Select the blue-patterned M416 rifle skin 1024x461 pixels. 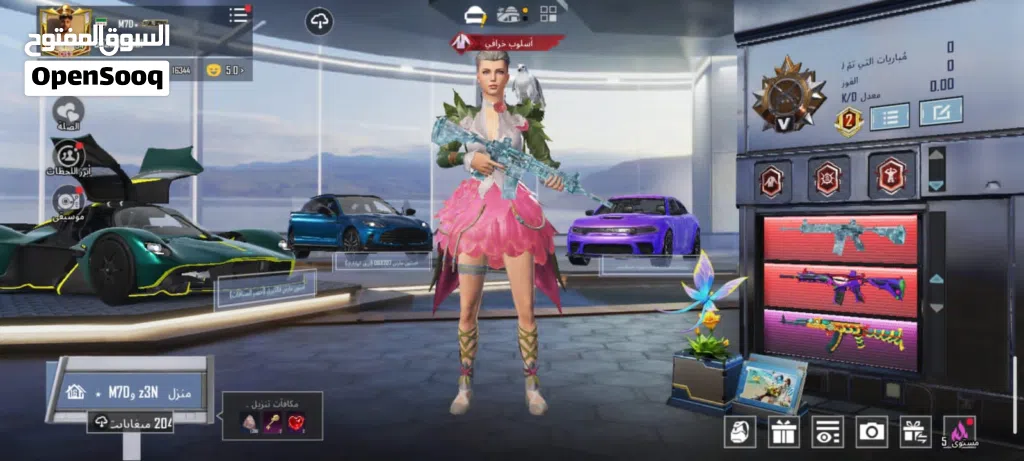pyautogui.click(x=840, y=237)
